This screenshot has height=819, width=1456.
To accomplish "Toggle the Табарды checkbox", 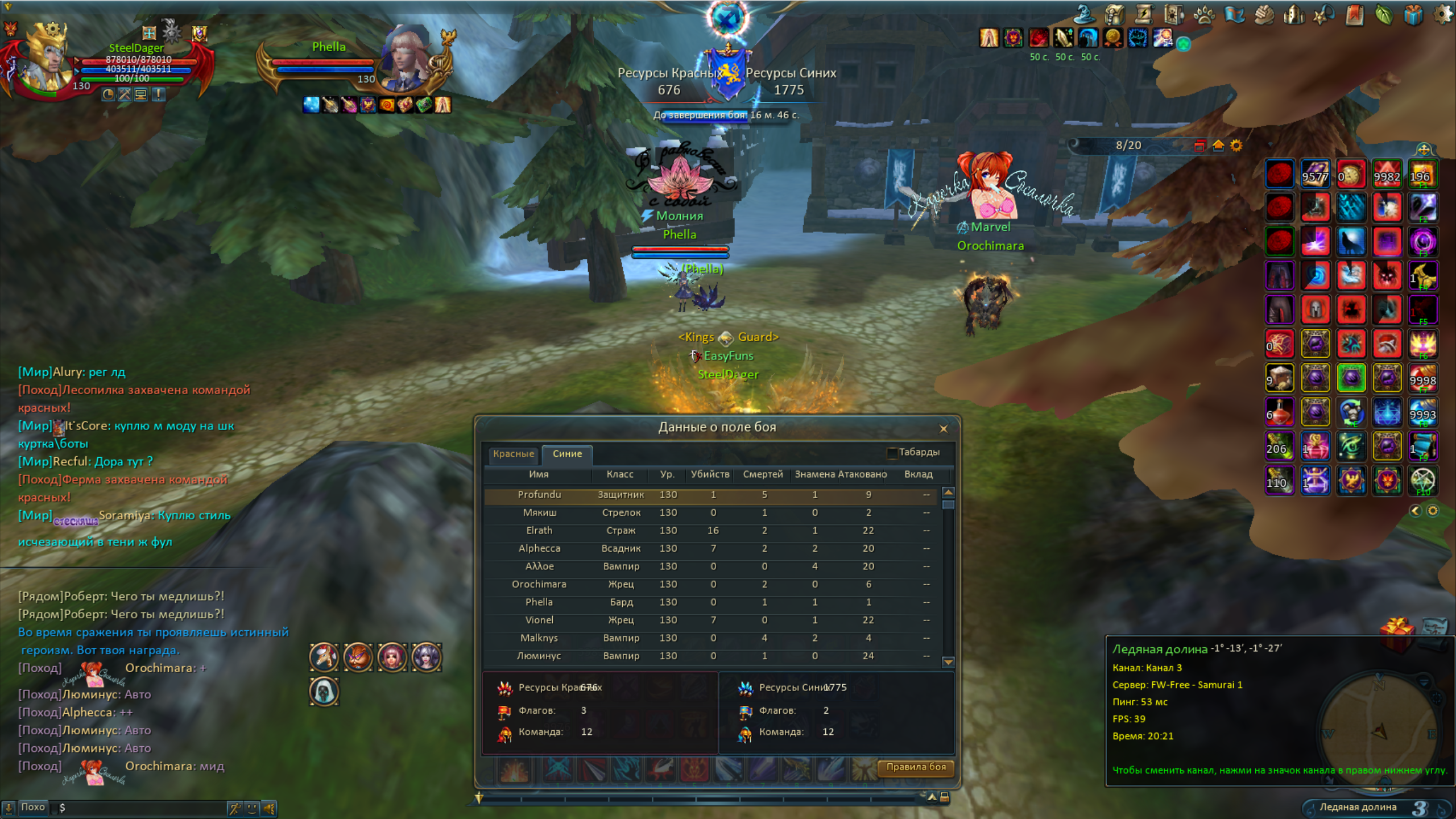I will (892, 453).
